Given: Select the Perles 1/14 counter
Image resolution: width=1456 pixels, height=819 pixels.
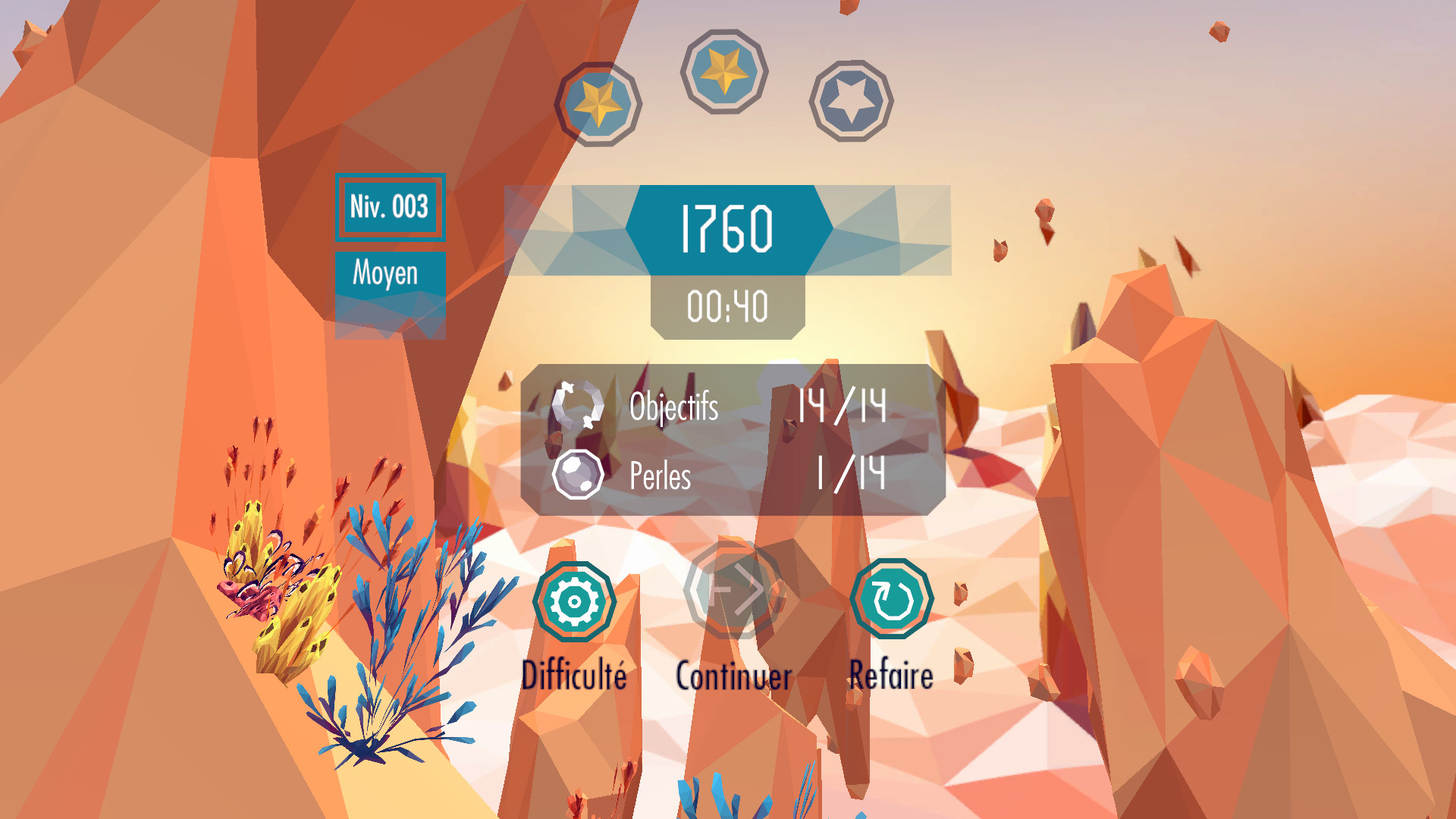Looking at the screenshot, I should [x=849, y=476].
